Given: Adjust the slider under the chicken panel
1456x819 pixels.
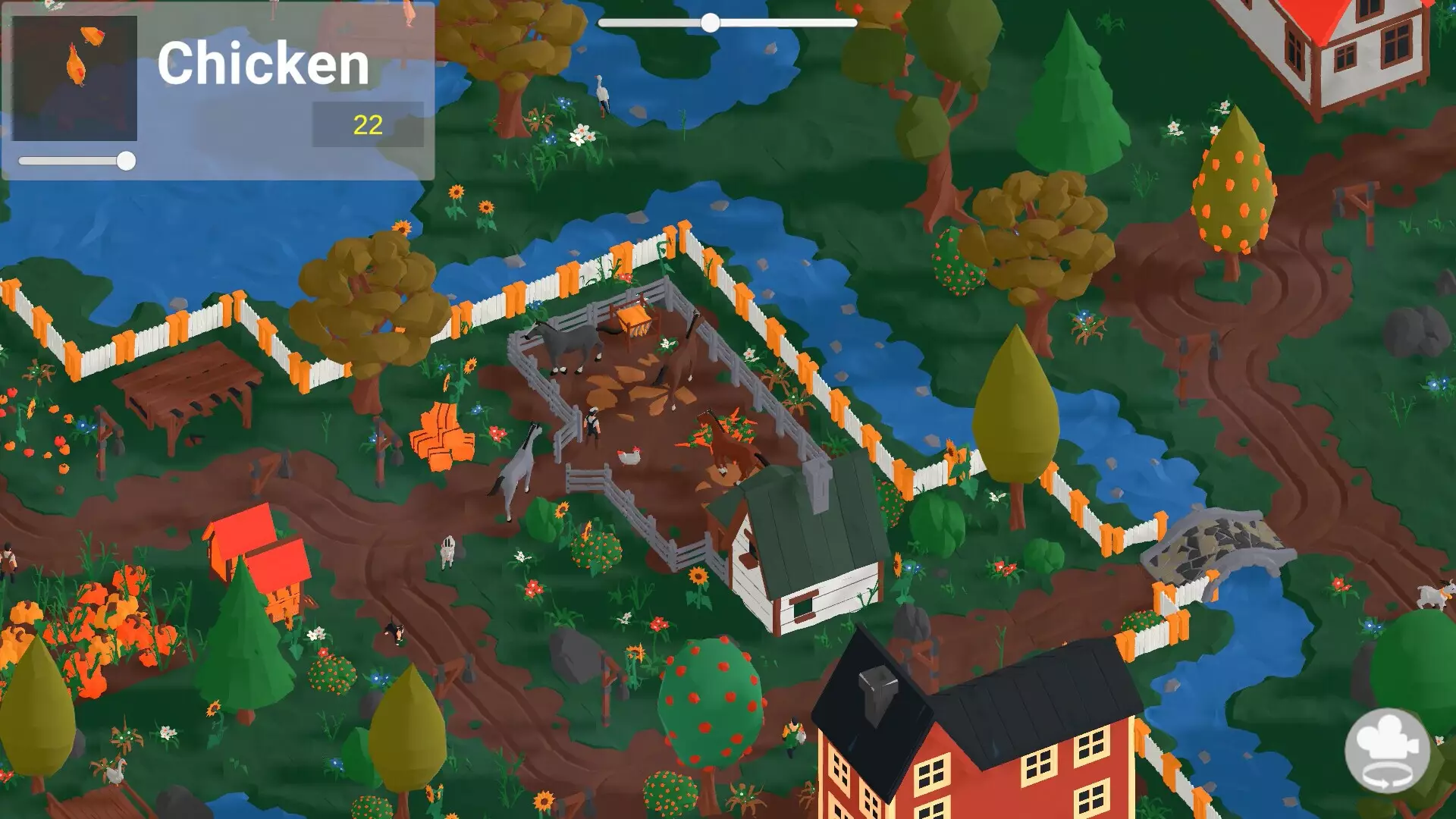Looking at the screenshot, I should click(126, 161).
